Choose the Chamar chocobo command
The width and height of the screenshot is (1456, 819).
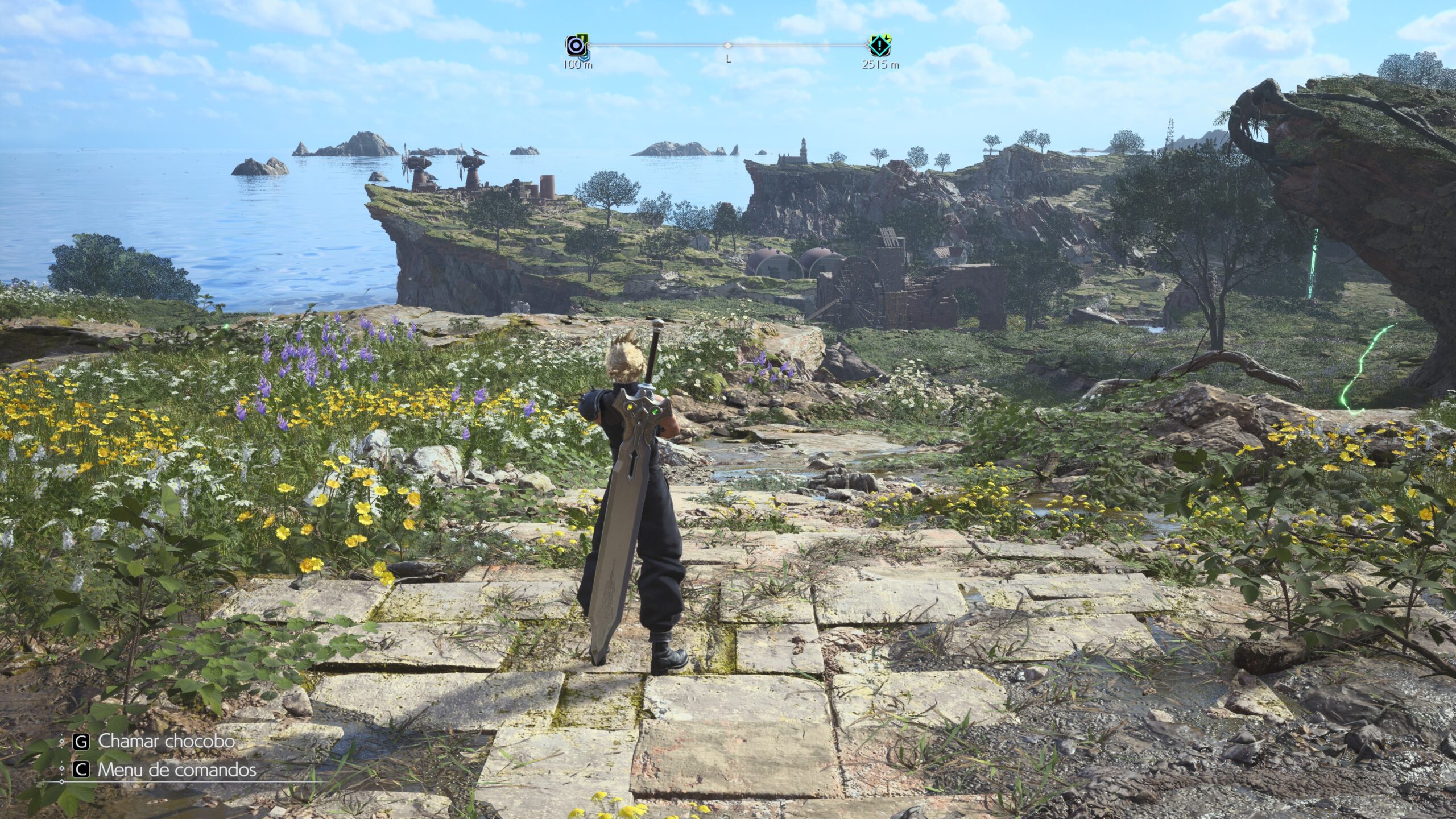[166, 741]
